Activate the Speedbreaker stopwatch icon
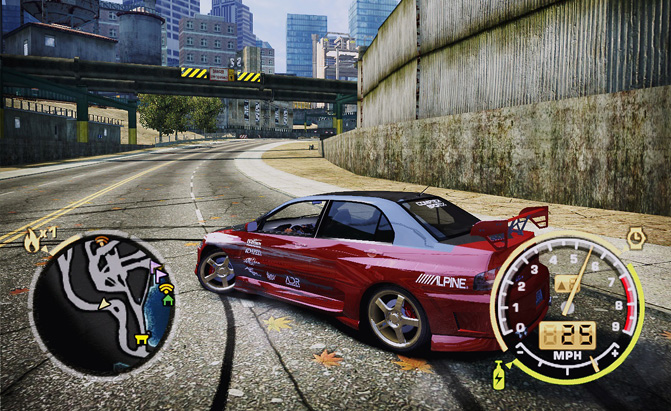Image resolution: width=671 pixels, height=411 pixels. (635, 237)
